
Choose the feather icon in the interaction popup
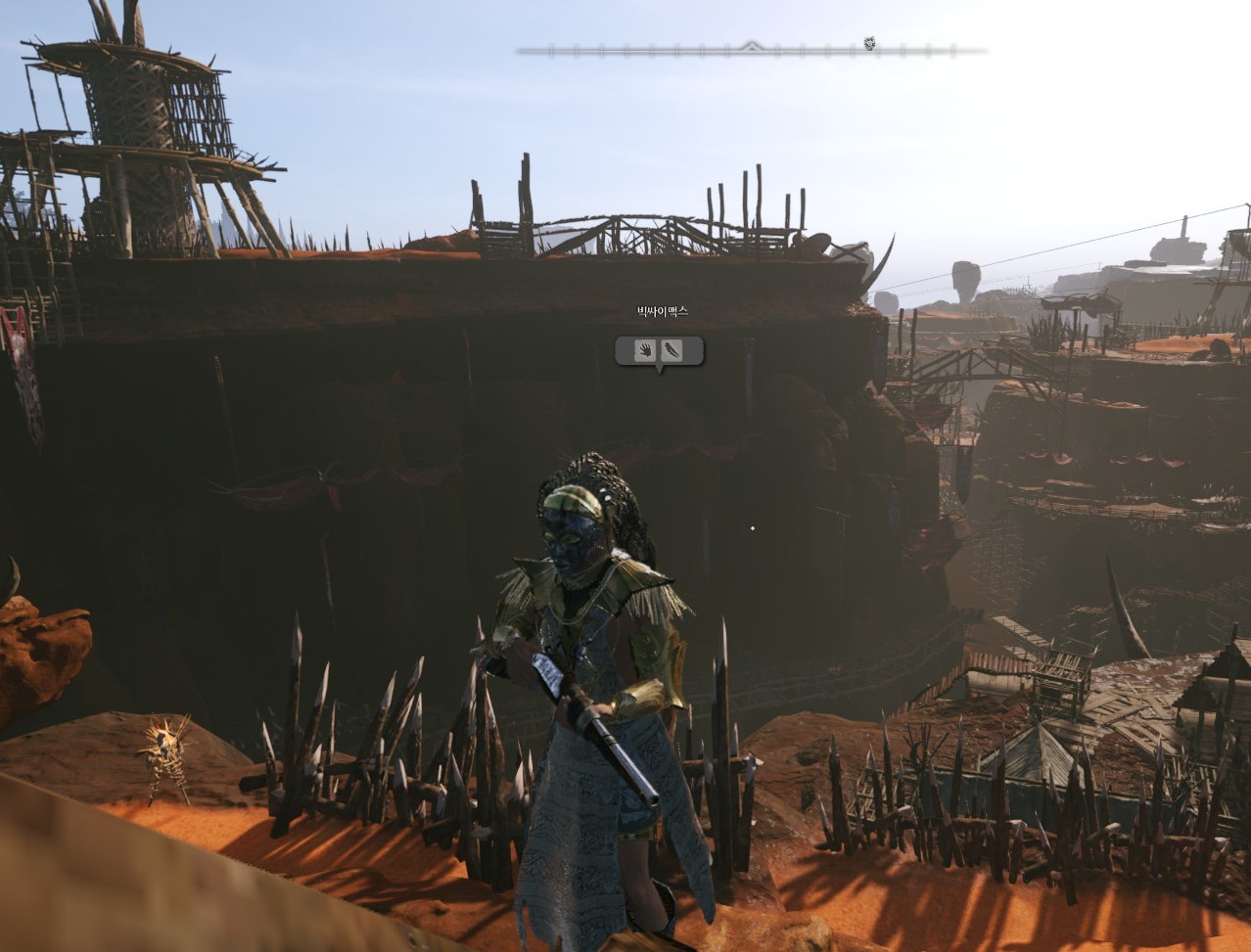[672, 350]
